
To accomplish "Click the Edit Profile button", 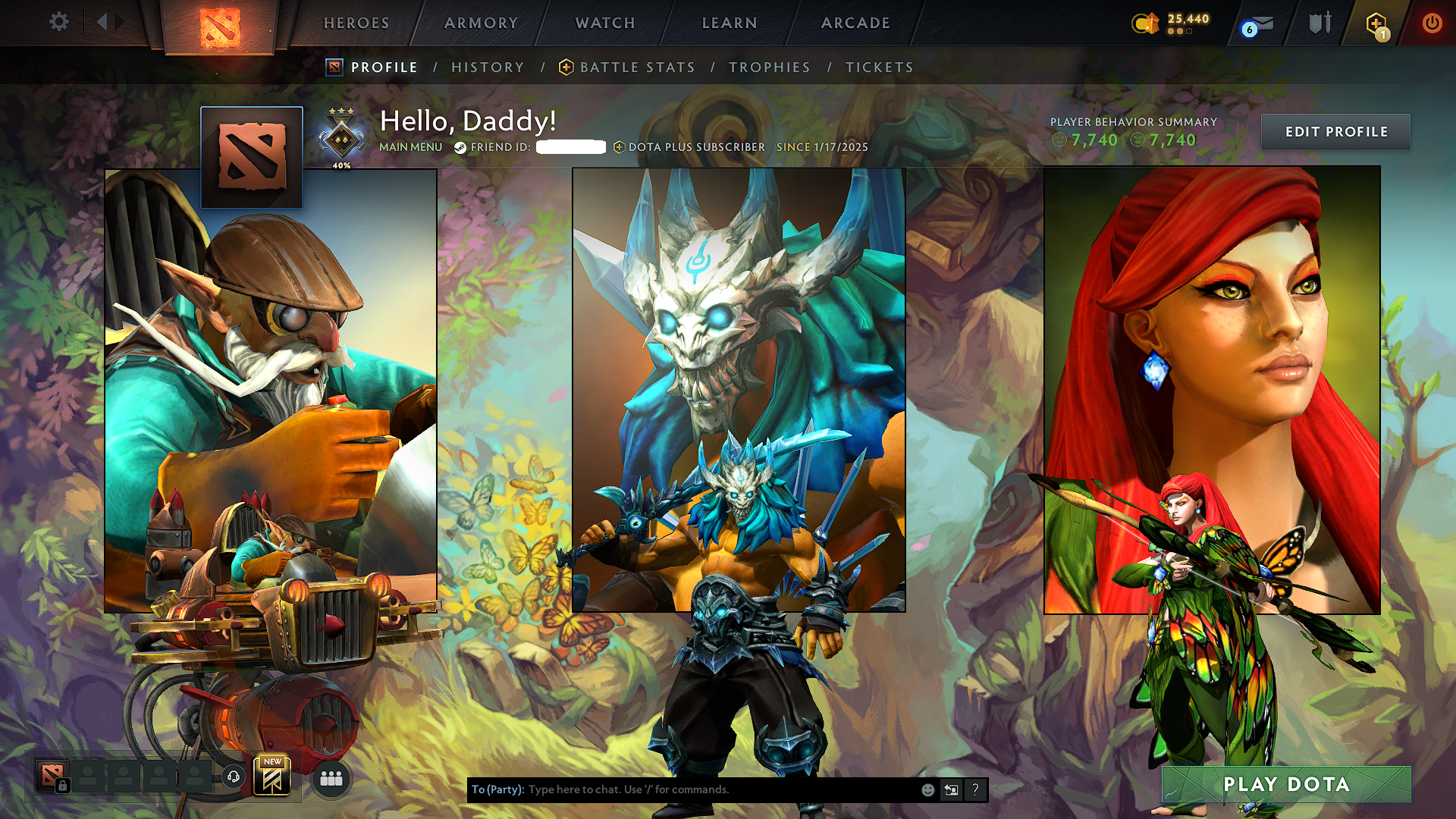I will coord(1335,132).
